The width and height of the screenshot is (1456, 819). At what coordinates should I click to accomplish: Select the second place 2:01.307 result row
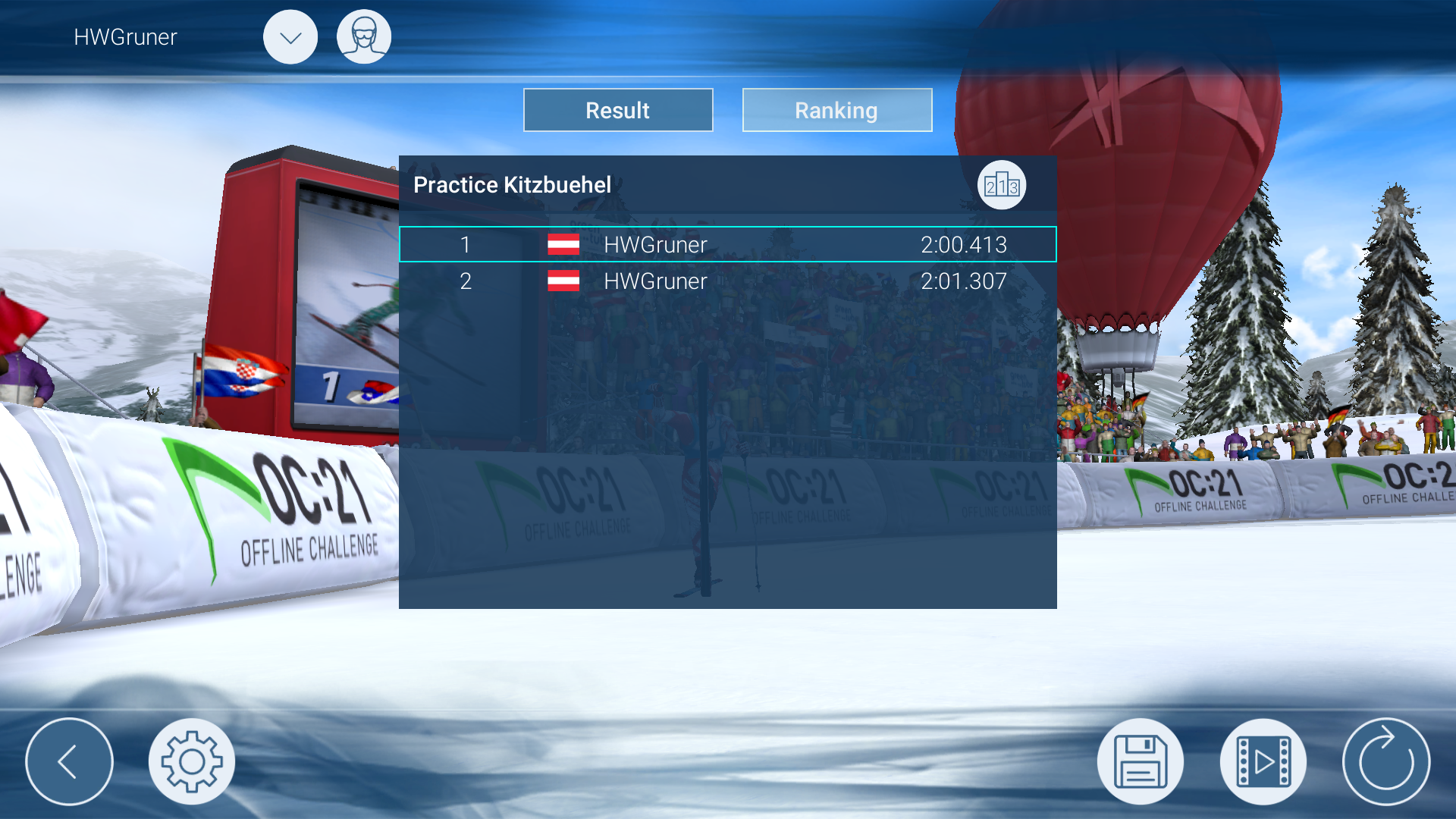coord(727,281)
